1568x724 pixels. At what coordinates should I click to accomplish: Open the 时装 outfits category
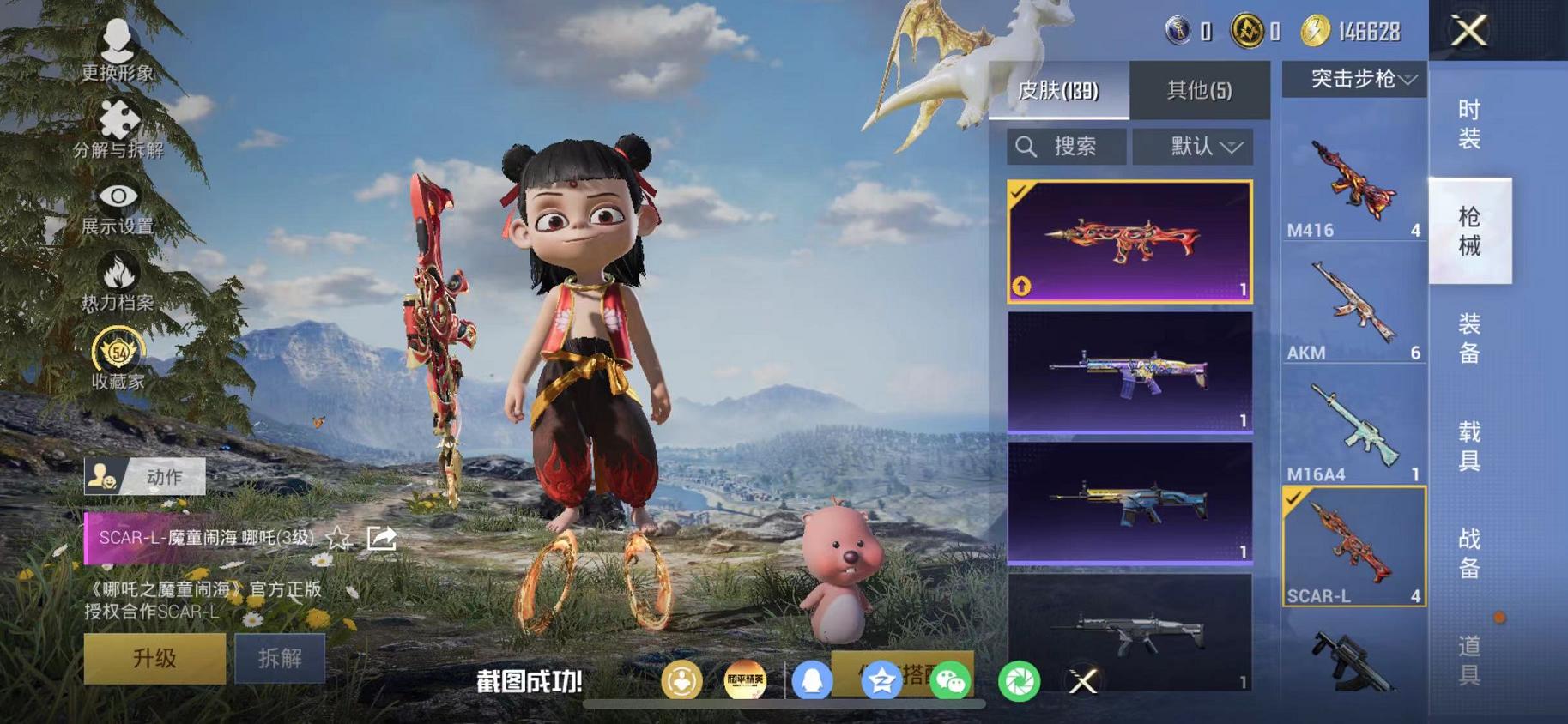point(1468,124)
